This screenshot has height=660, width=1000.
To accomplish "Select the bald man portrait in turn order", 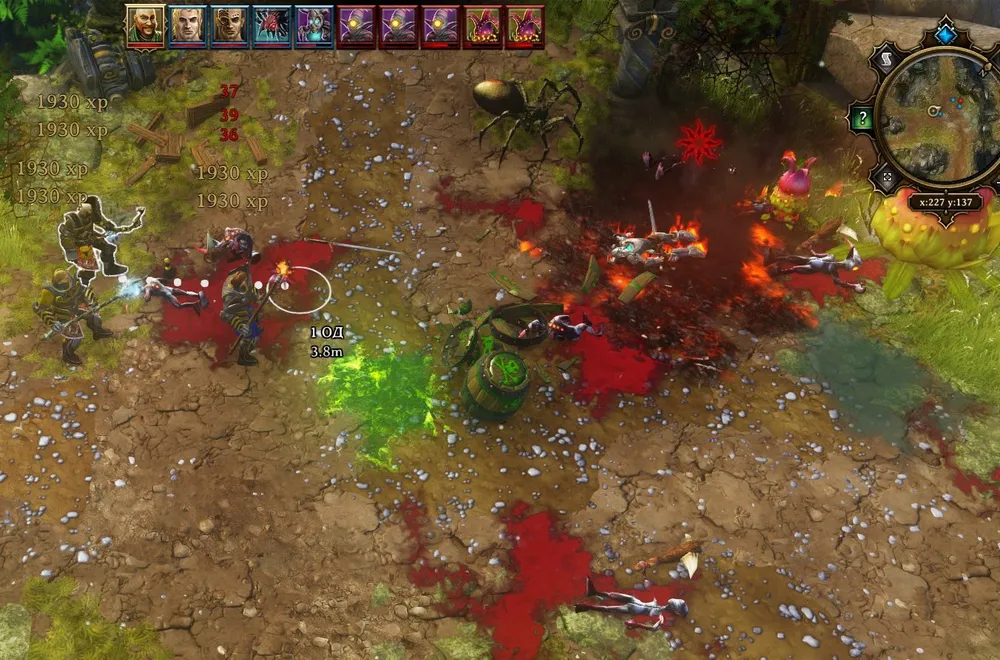I will [x=145, y=27].
